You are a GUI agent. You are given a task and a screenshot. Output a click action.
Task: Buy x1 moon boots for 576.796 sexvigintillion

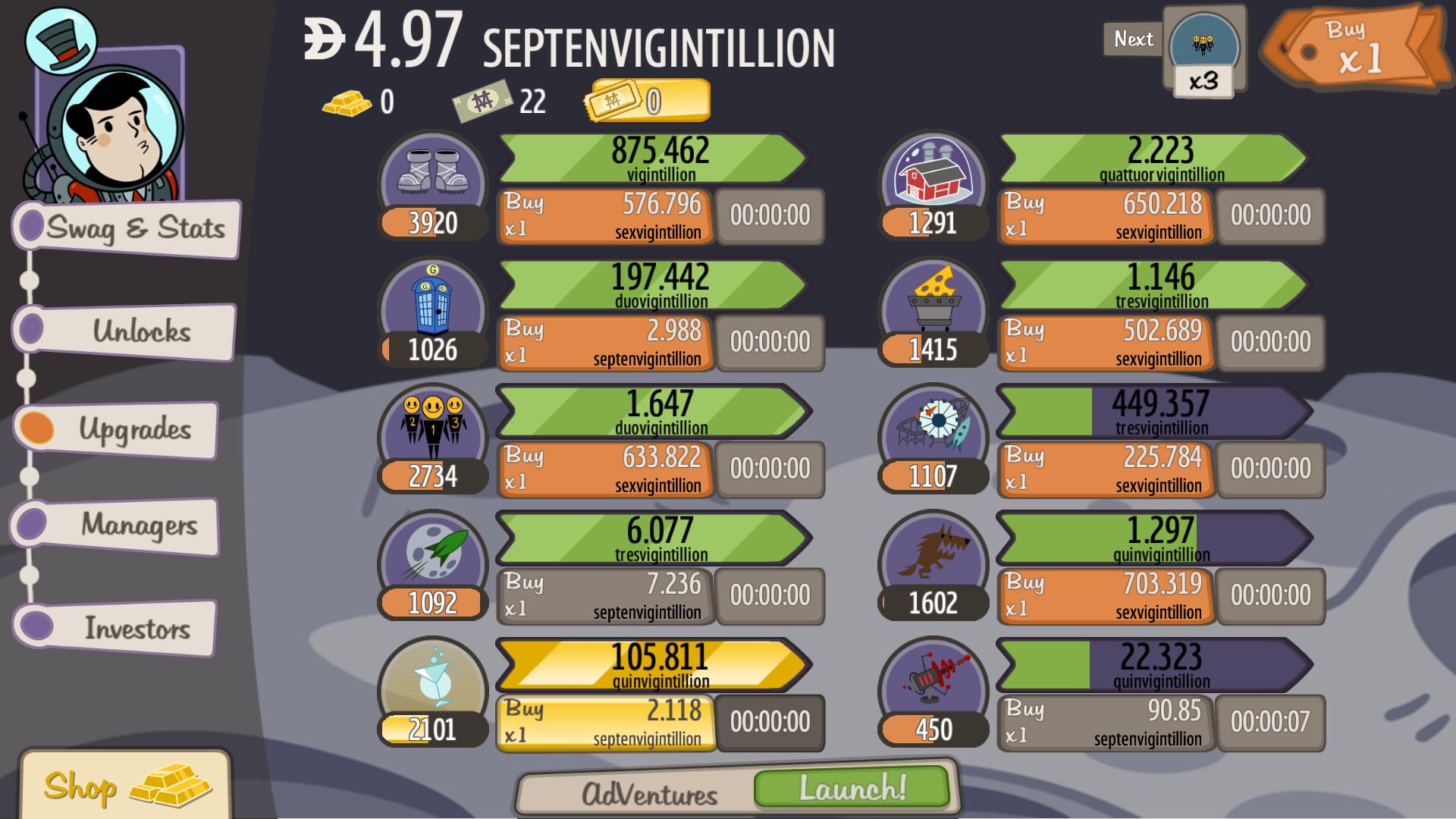tap(603, 215)
